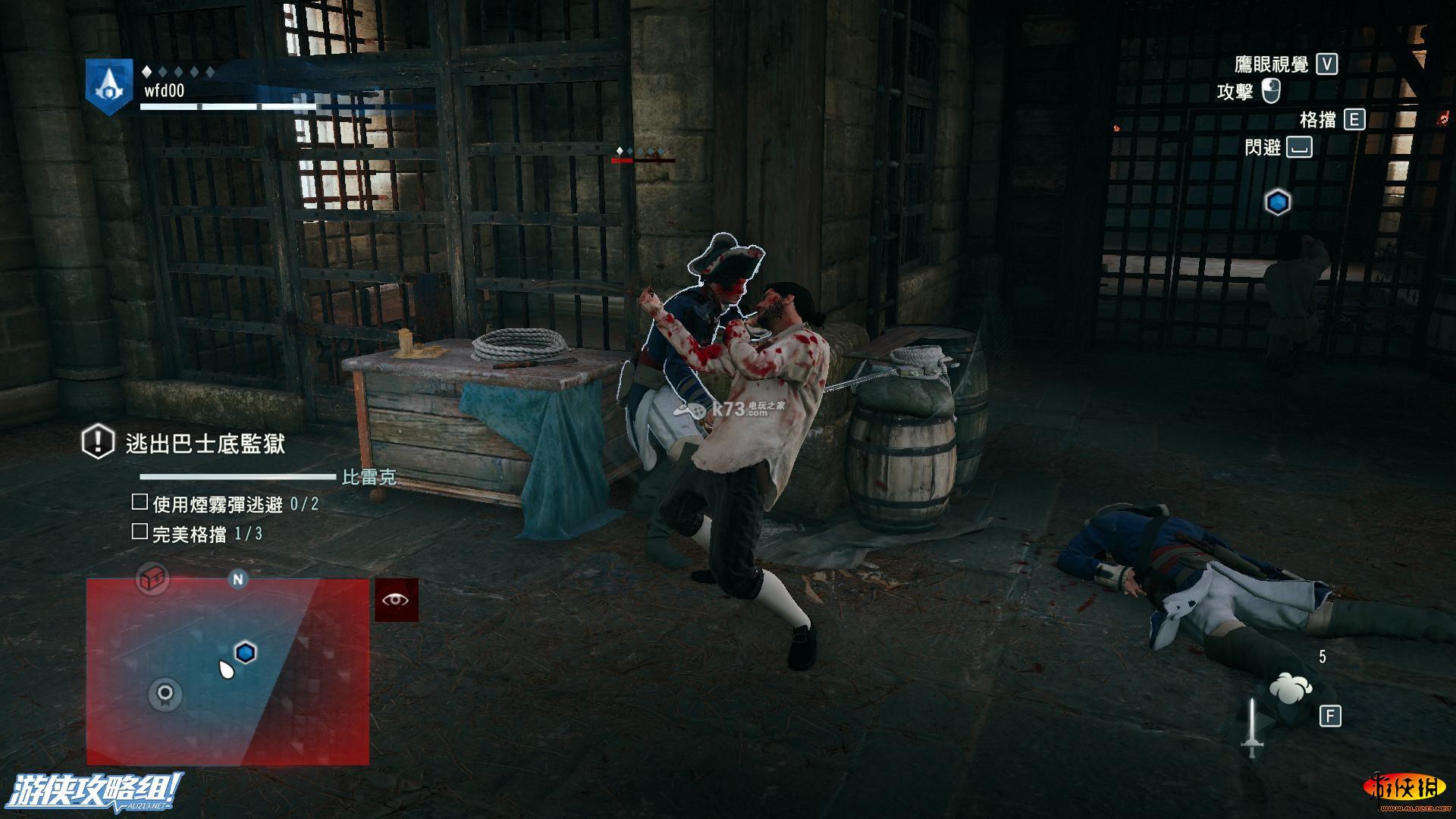The height and width of the screenshot is (819, 1456).
Task: Select the escape Bastille prison objective marker
Action: [x=98, y=442]
